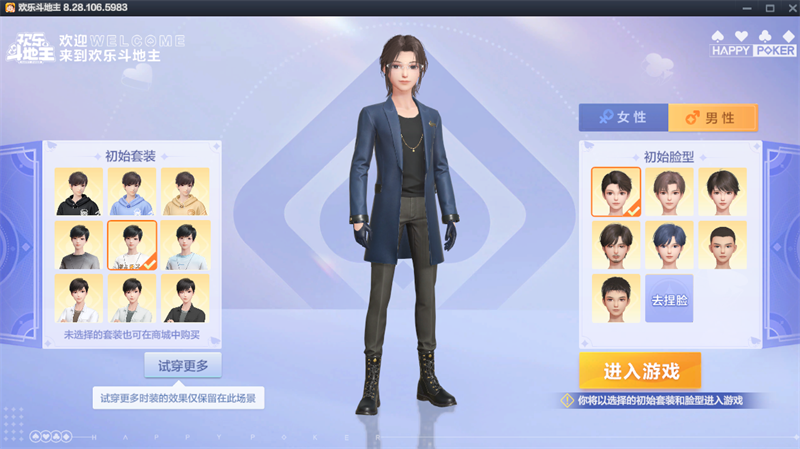This screenshot has height=449, width=800.
Task: Select the light blue t-shirt outfit
Action: click(x=185, y=245)
